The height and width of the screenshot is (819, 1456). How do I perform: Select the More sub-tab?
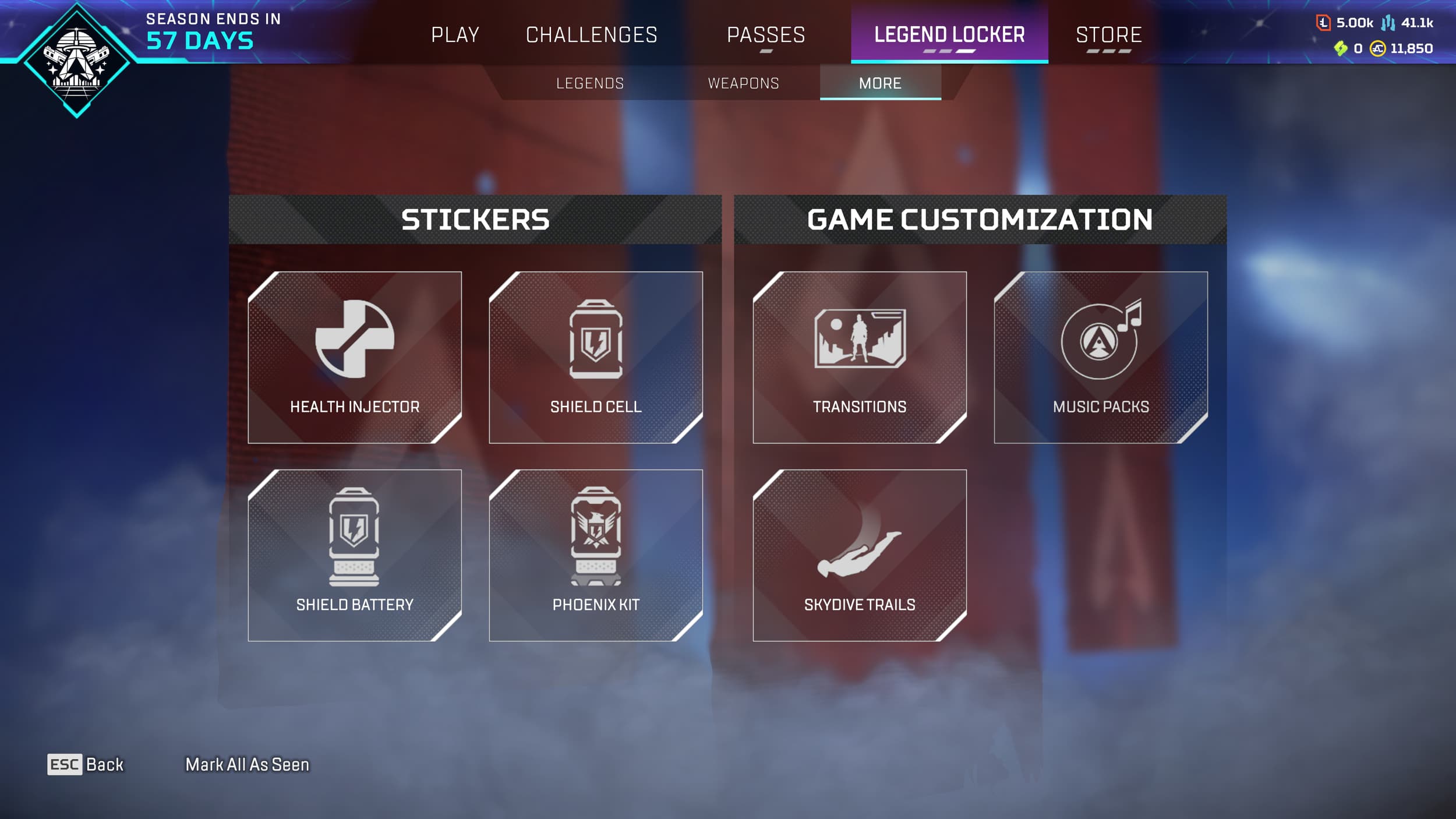pyautogui.click(x=881, y=83)
